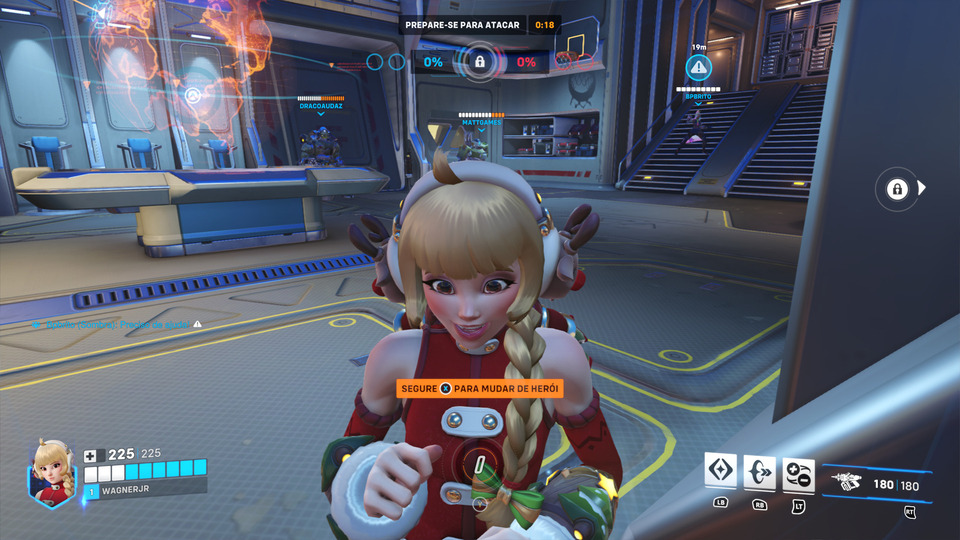This screenshot has width=960, height=540.
Task: Click the Juno hero portrait
Action: [54, 473]
